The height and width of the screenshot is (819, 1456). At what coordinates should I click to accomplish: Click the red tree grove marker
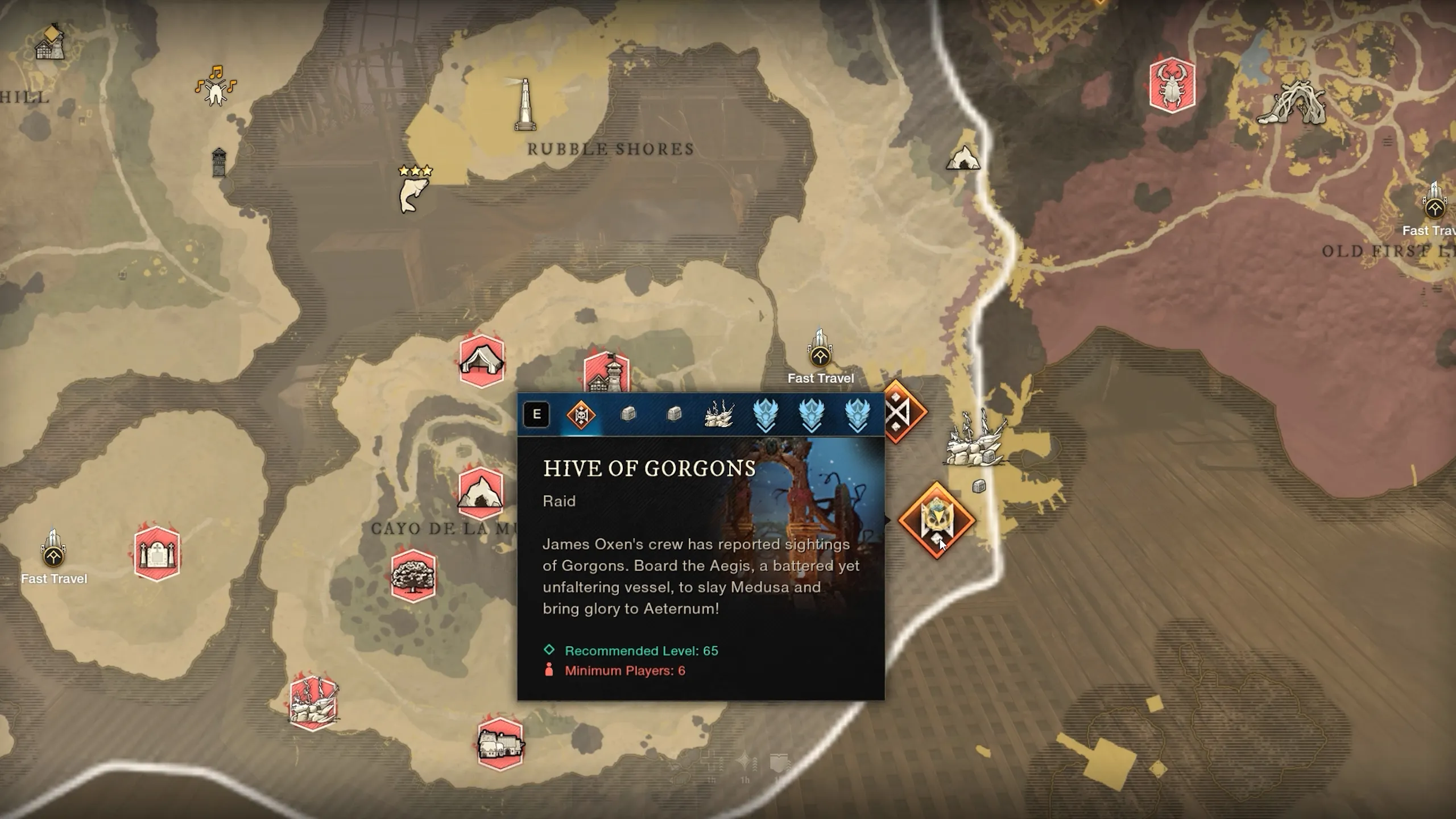click(413, 576)
